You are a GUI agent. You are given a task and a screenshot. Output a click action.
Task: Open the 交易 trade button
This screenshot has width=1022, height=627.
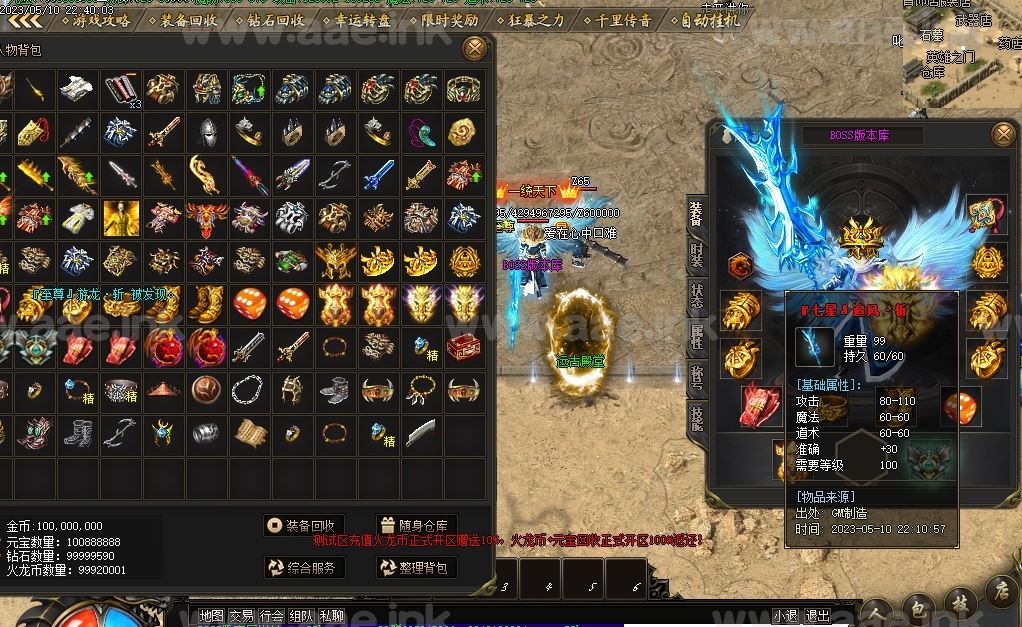241,616
